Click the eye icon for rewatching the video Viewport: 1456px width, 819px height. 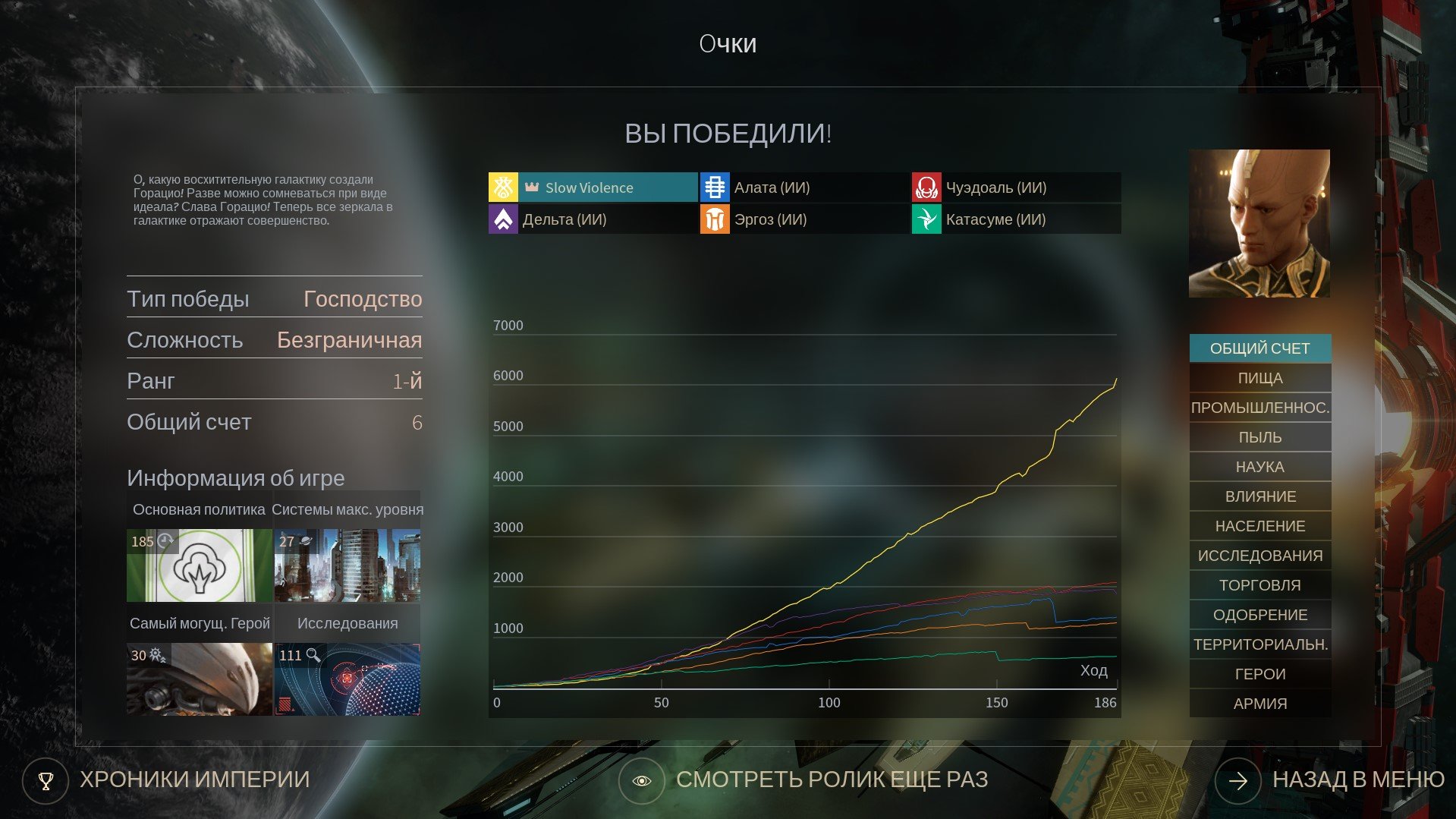point(641,780)
